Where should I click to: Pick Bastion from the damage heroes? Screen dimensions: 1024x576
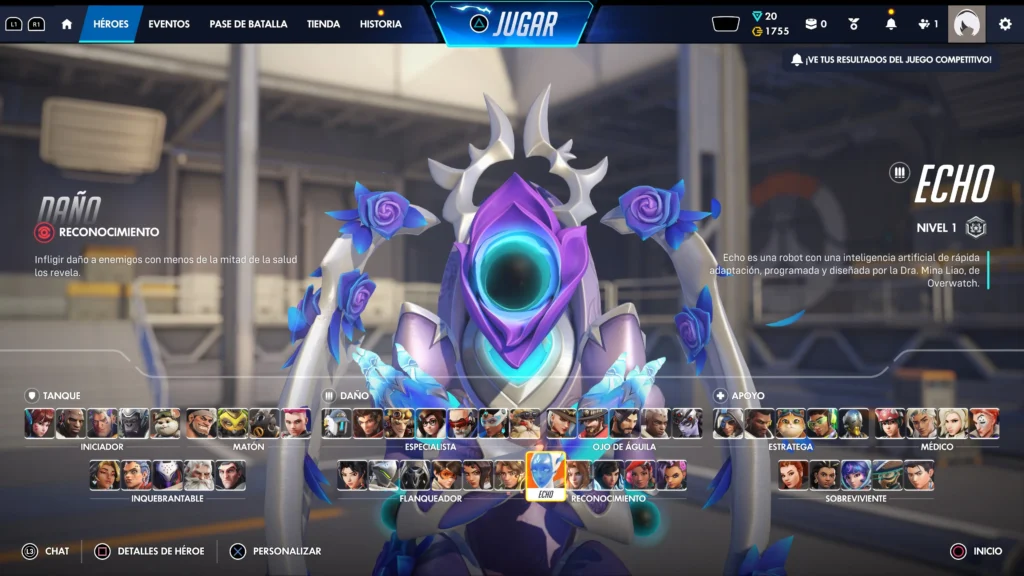click(337, 424)
